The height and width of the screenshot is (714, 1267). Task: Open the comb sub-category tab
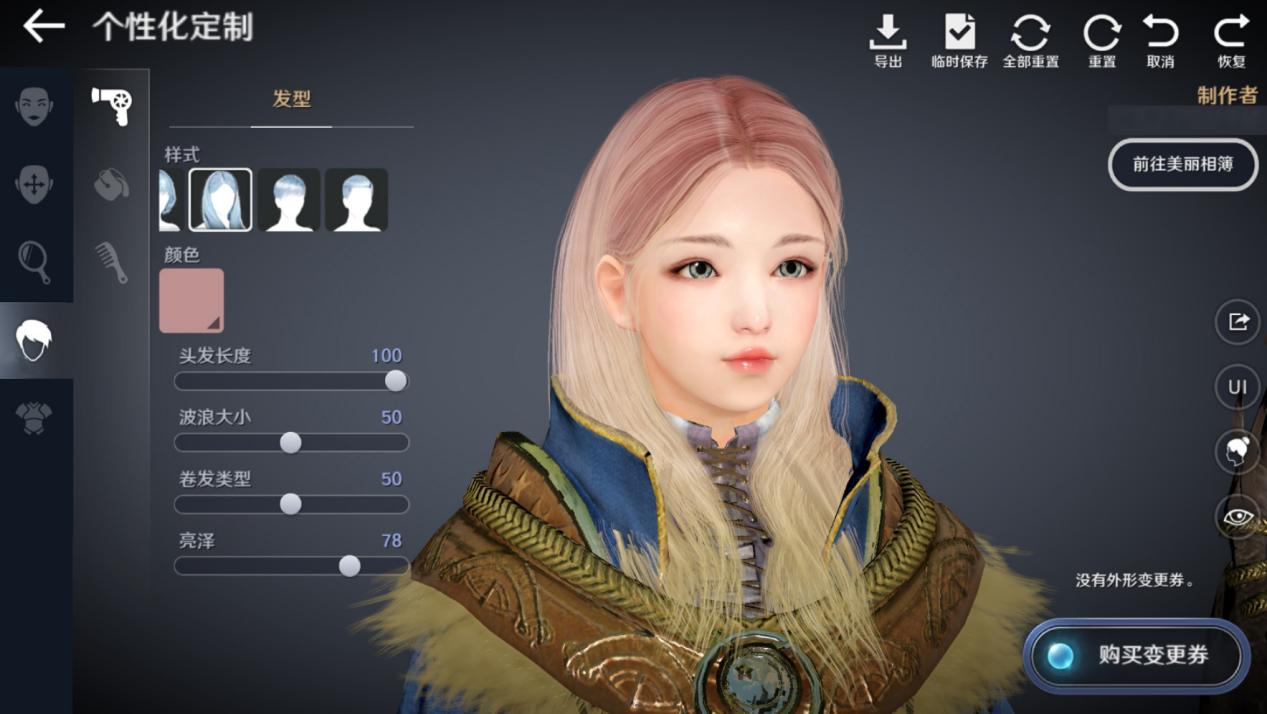(x=111, y=262)
